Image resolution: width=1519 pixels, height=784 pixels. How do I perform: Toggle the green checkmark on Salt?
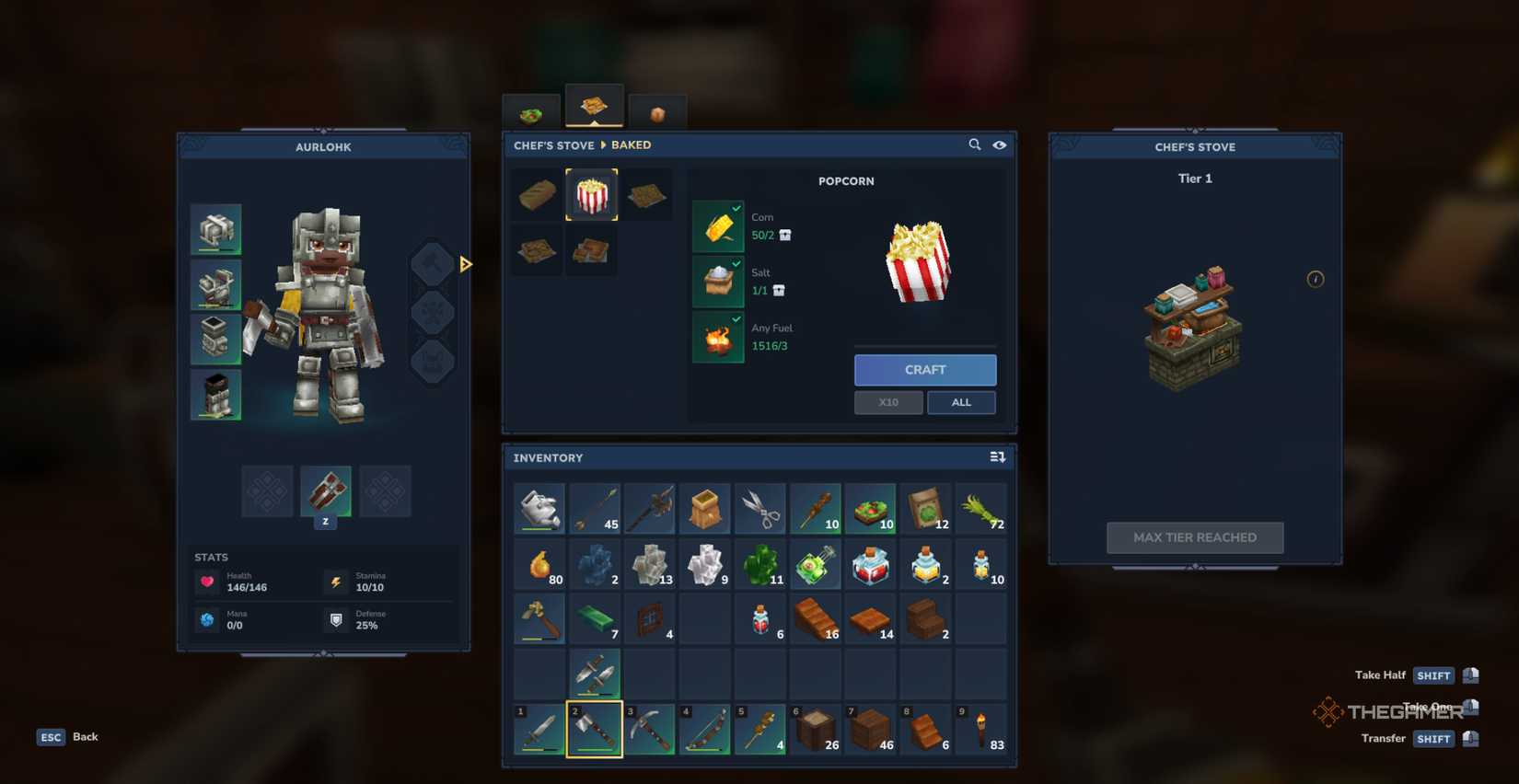tap(736, 262)
